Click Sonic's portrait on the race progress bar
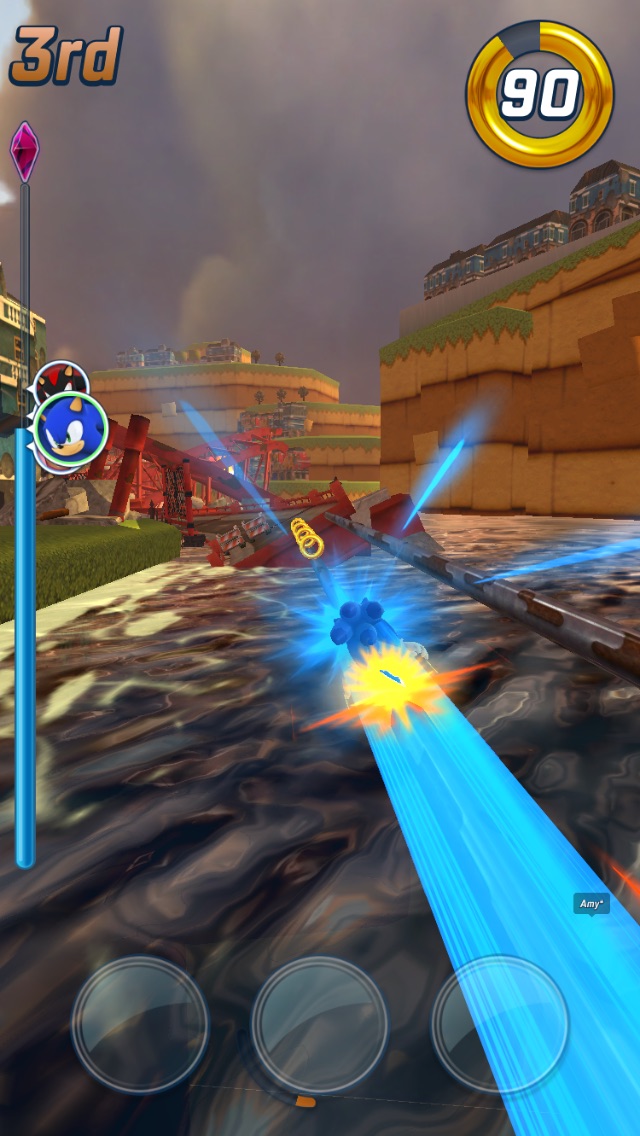This screenshot has width=640, height=1136. [x=71, y=430]
